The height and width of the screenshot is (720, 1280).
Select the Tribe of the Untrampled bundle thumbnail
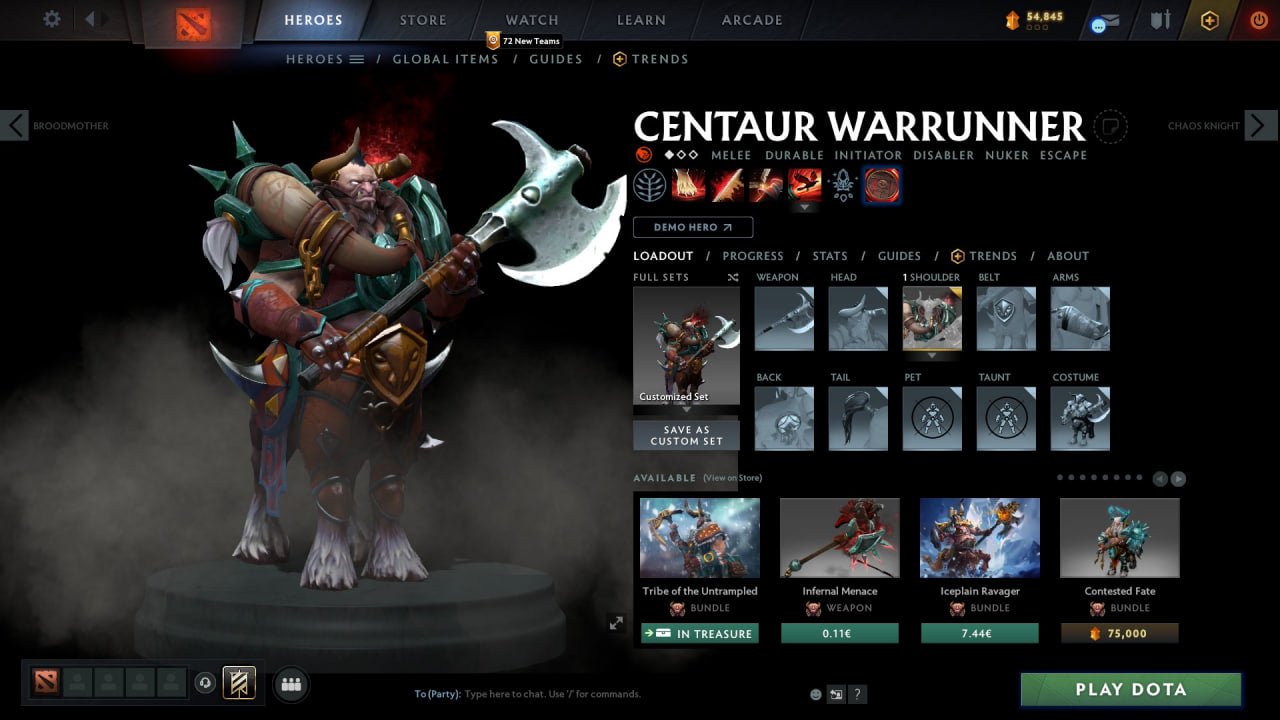[x=699, y=537]
